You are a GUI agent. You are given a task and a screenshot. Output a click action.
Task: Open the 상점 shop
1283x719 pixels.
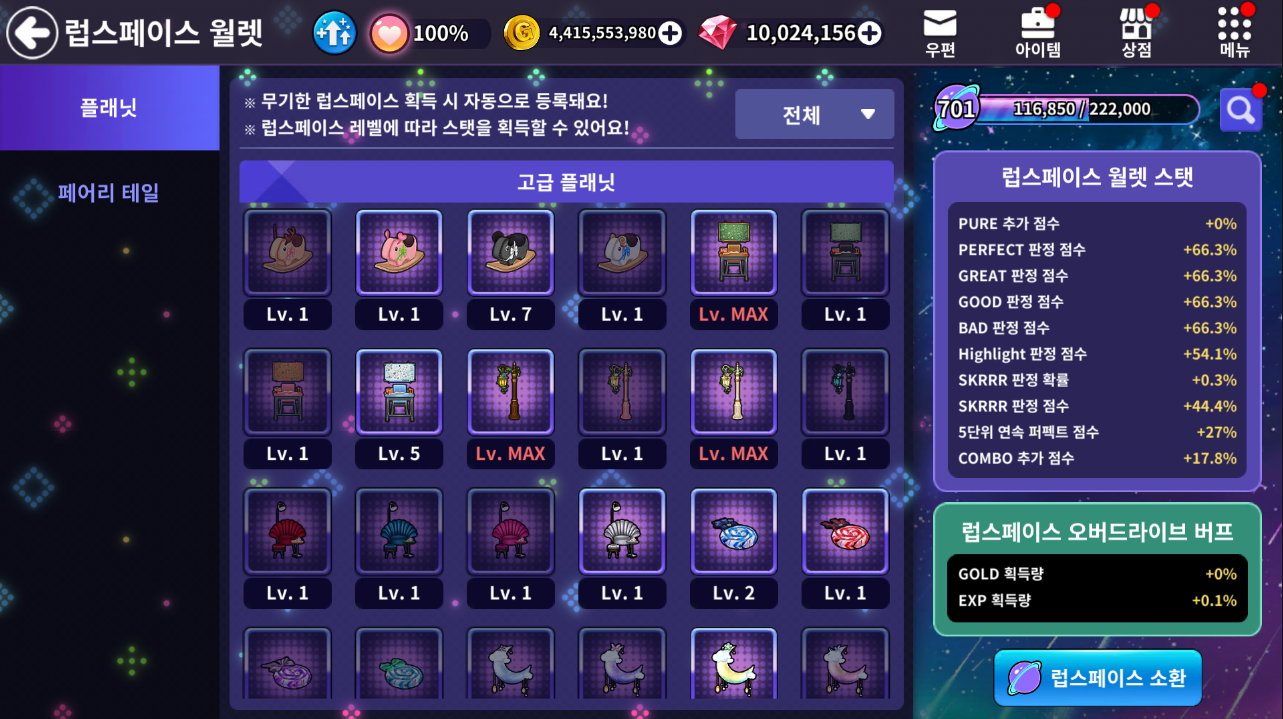point(1136,32)
